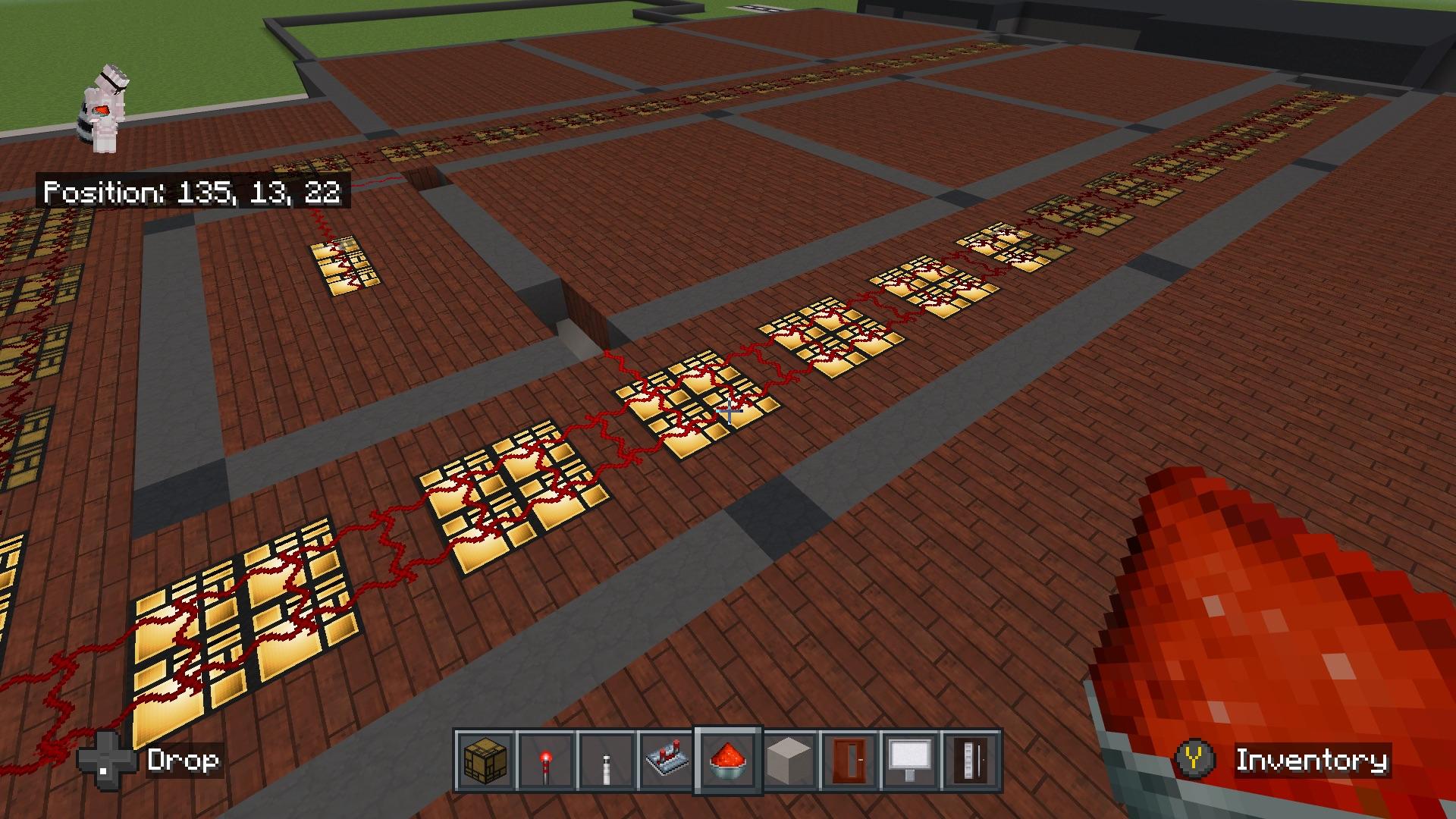This screenshot has height=819, width=1456.
Task: Click the D-pad icon next to Drop
Action: [x=106, y=761]
